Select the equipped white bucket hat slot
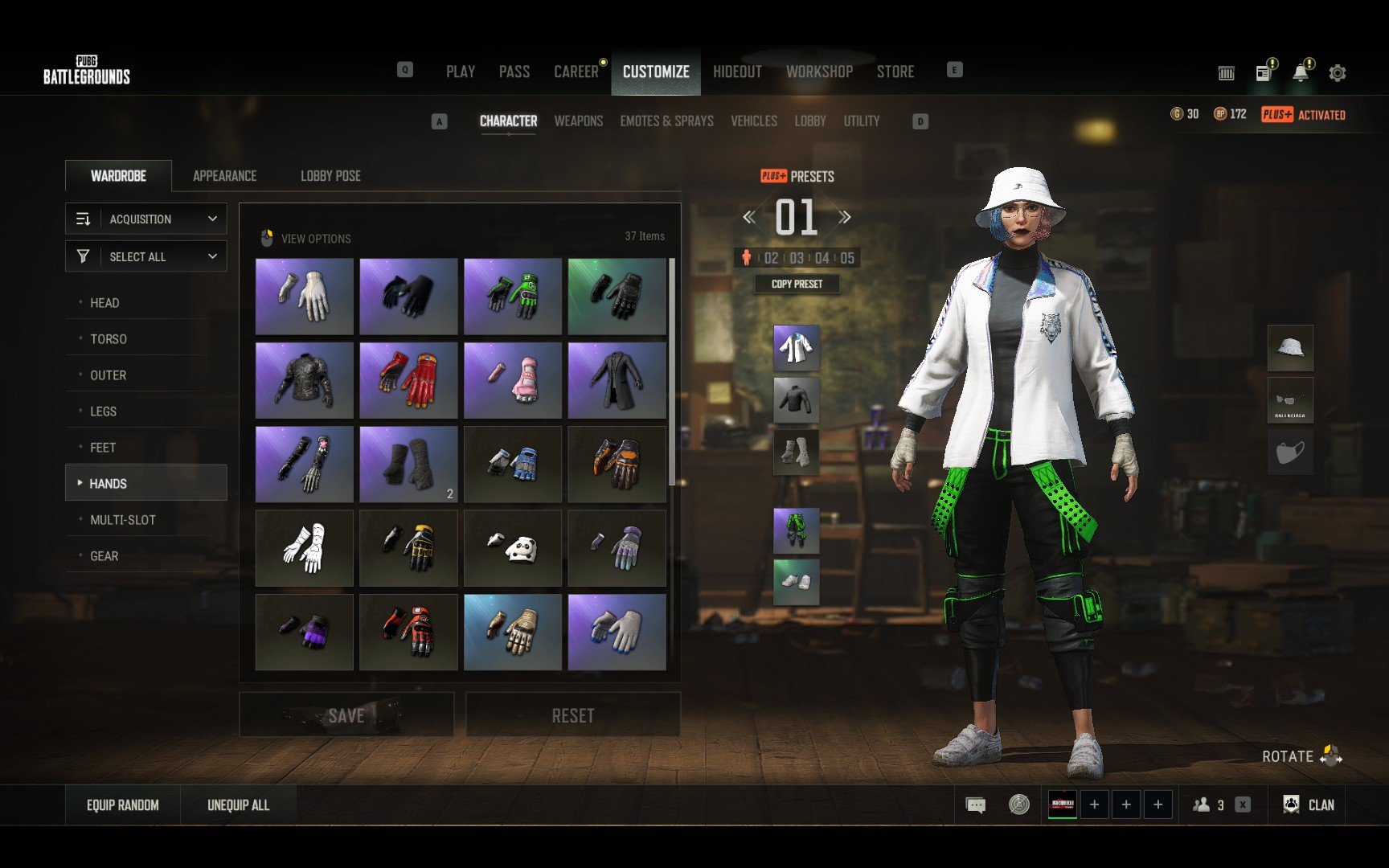The width and height of the screenshot is (1389, 868). click(x=1290, y=348)
